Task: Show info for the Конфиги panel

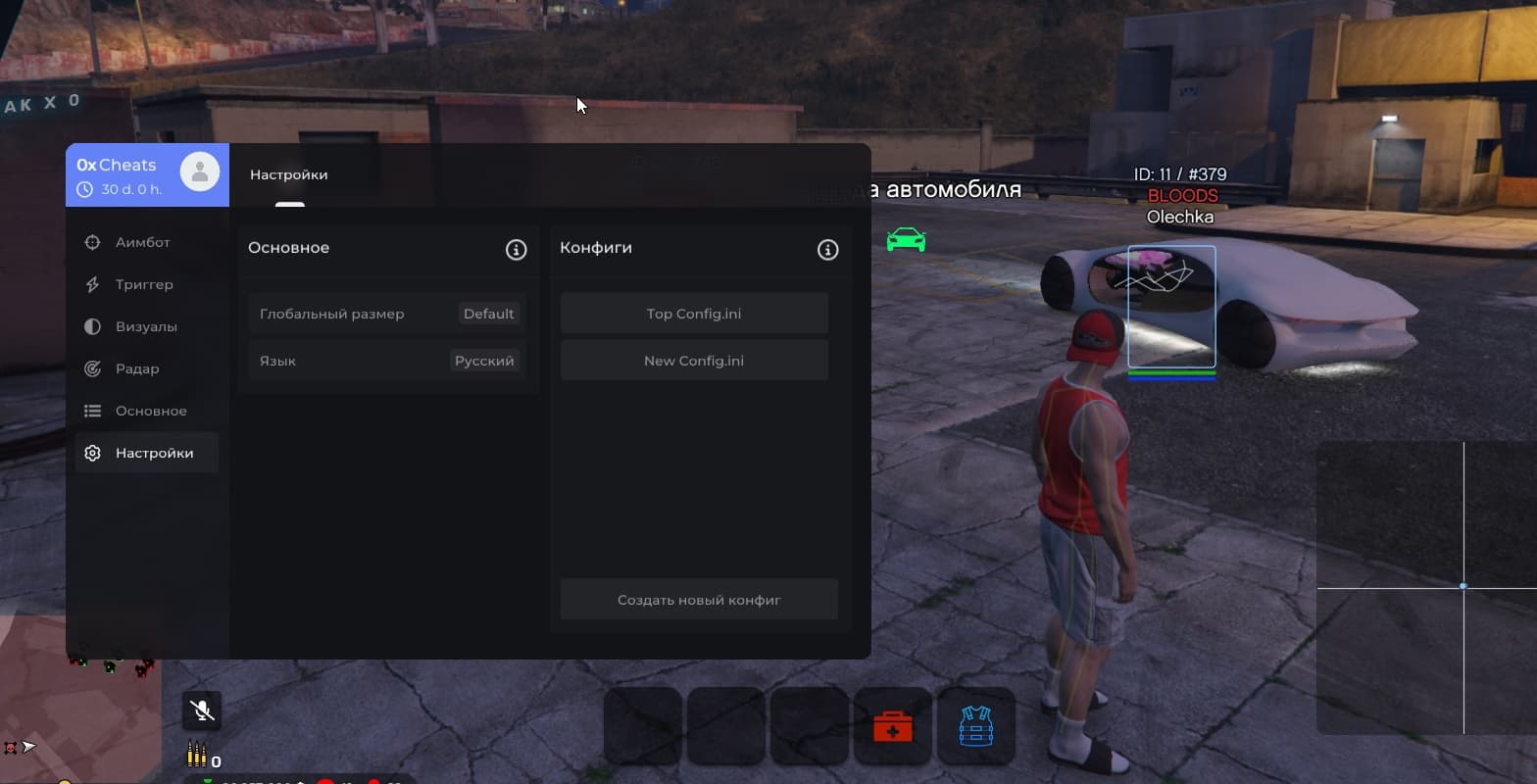Action: (827, 249)
